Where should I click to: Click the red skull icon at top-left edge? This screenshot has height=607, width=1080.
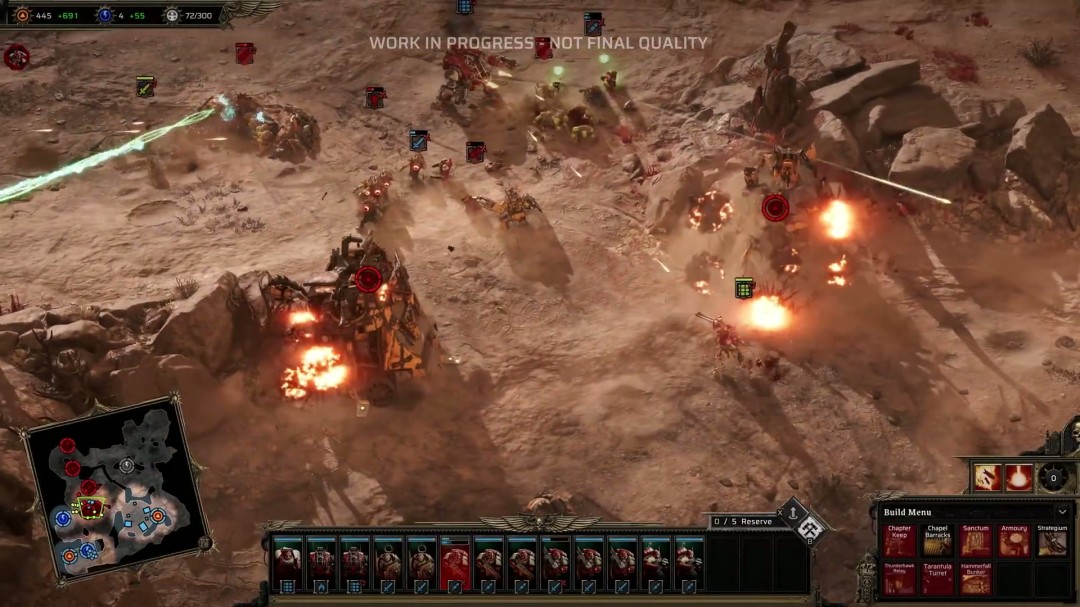(16, 57)
